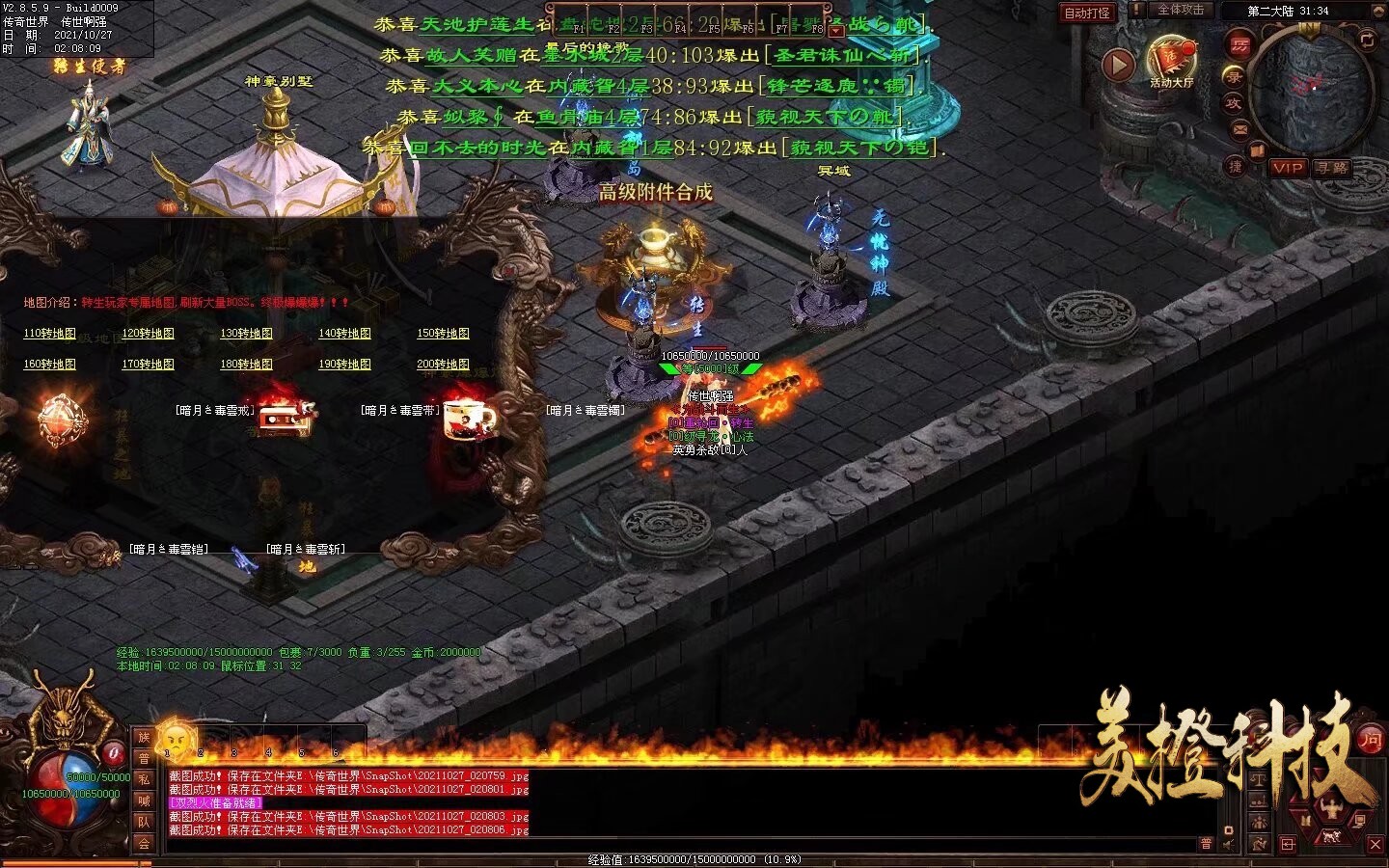The width and height of the screenshot is (1389, 868).
Task: Open the mail envelope icon beside the minimap
Action: [1239, 128]
